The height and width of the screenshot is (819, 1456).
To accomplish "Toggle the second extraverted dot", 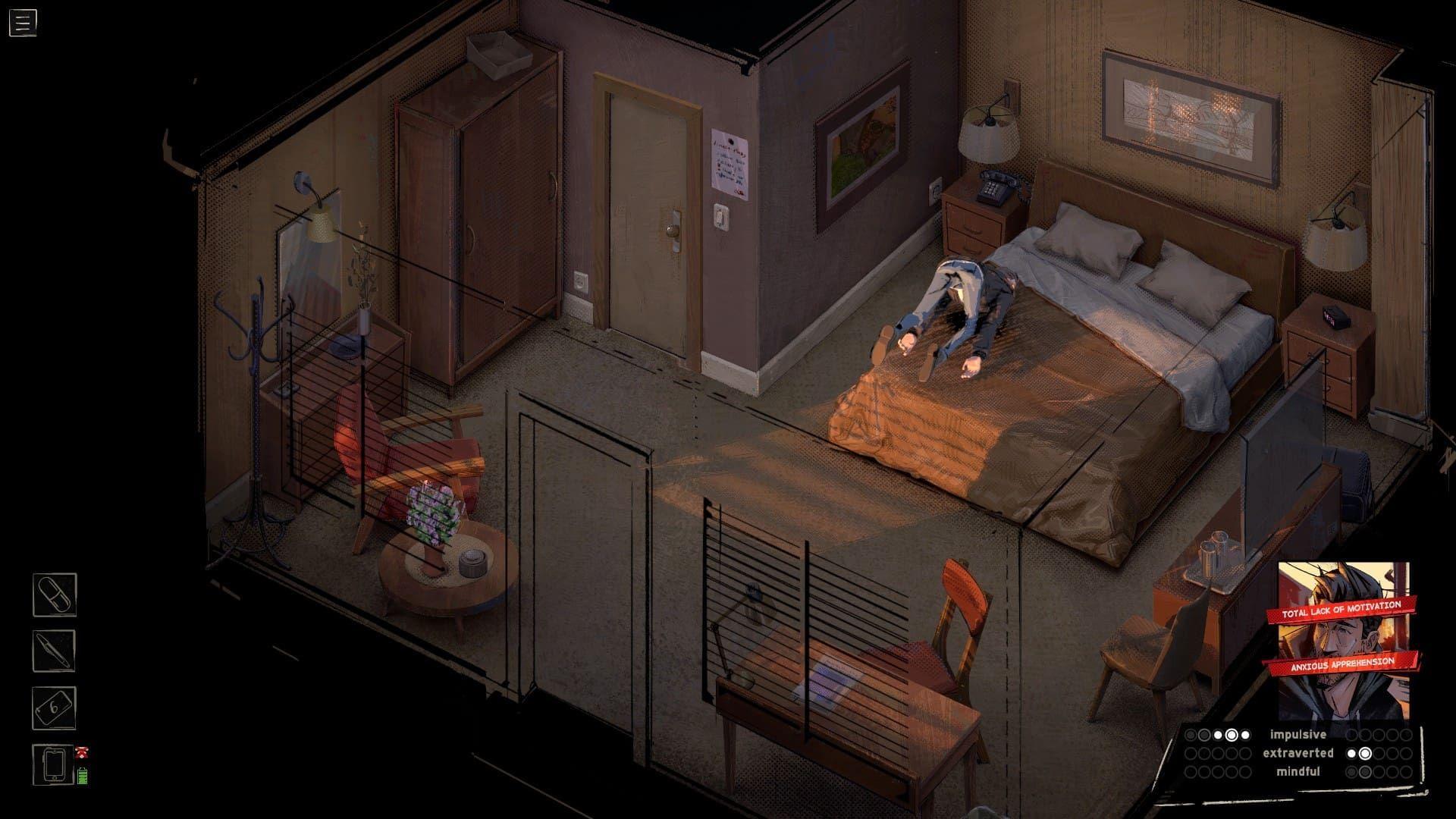I will 1365,753.
